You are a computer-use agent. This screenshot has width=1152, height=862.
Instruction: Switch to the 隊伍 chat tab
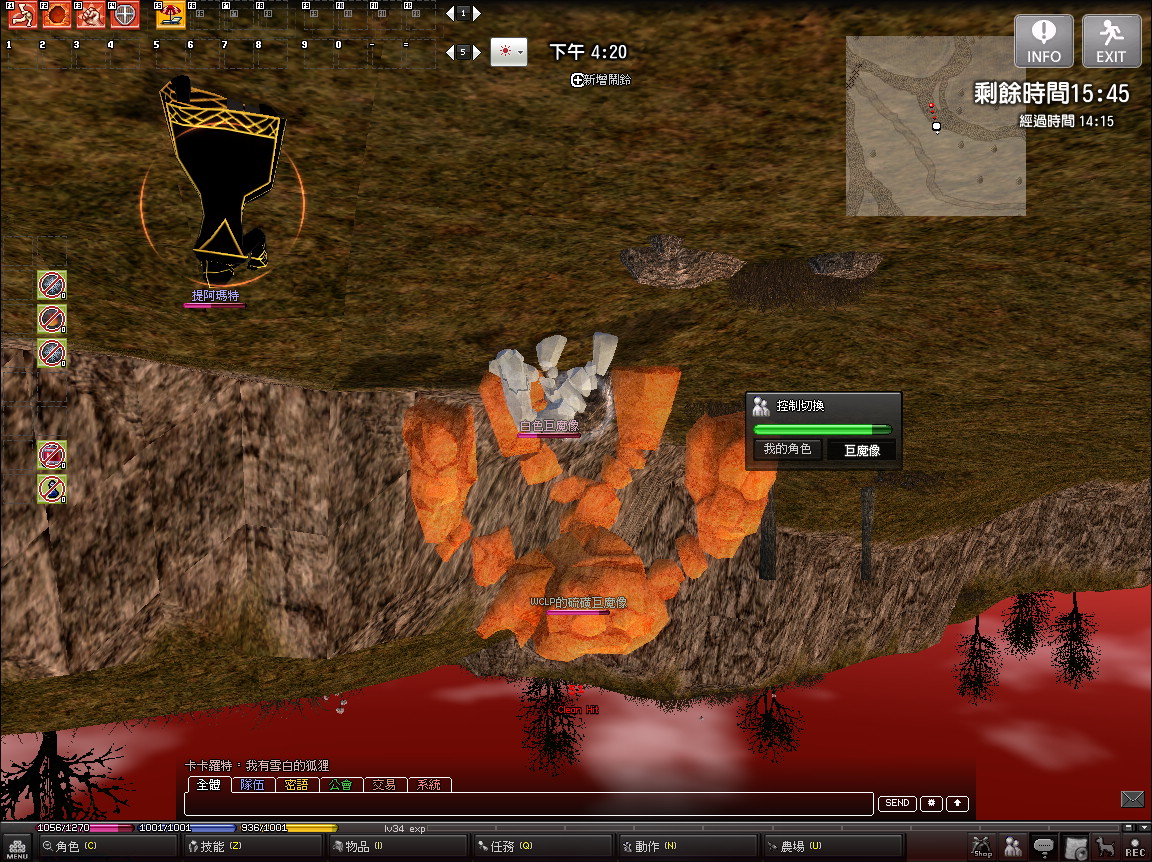pos(253,785)
